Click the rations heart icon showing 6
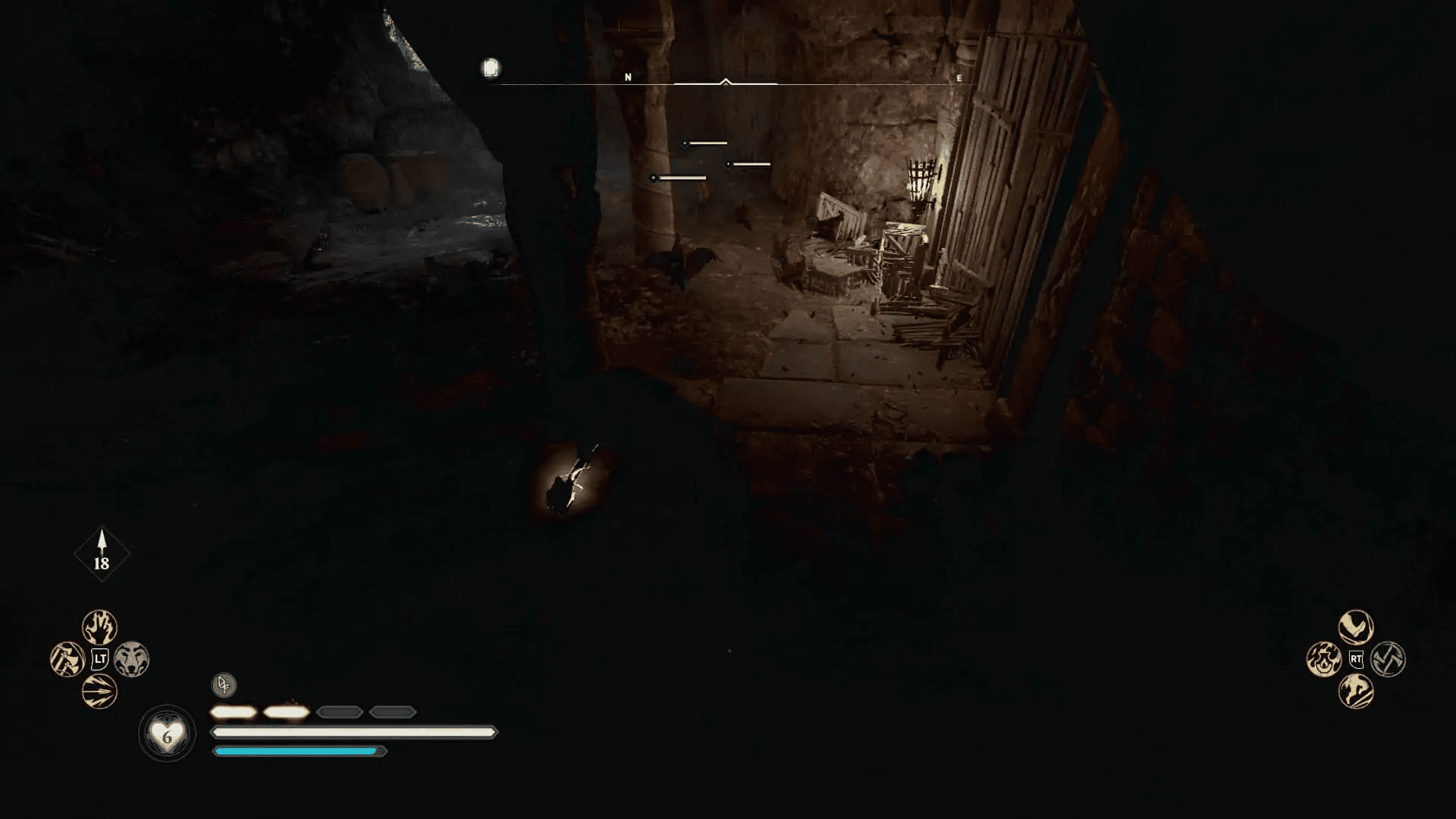The height and width of the screenshot is (819, 1456). click(166, 732)
